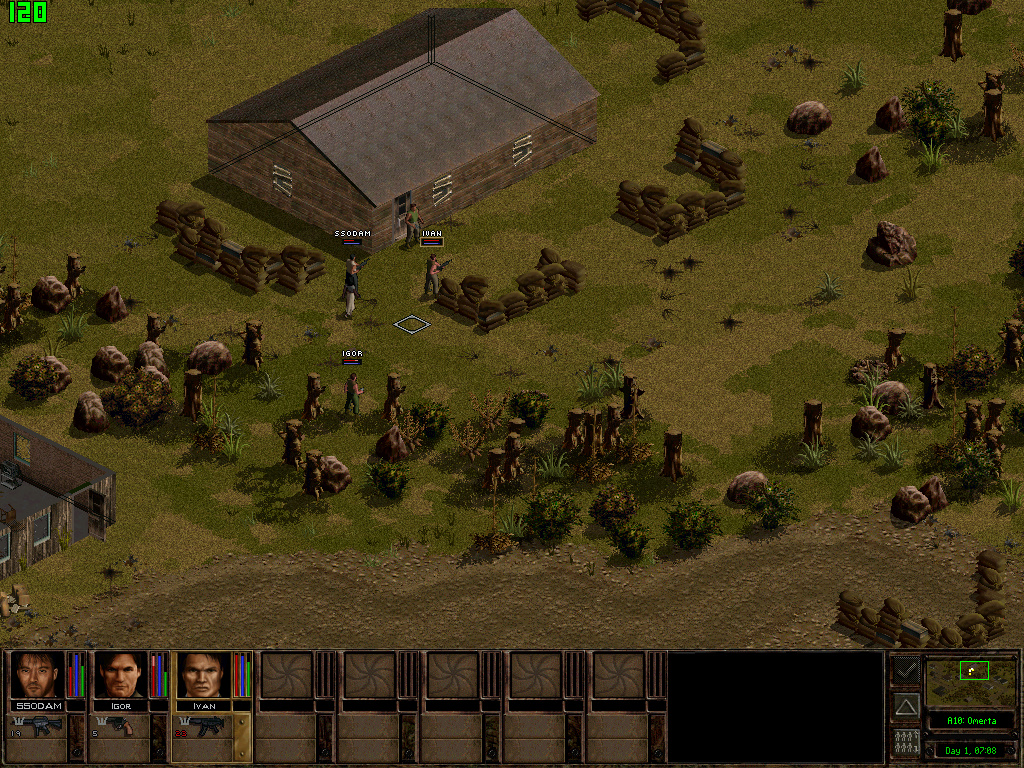Select SSODAM's portrait in the team panel
Image resolution: width=1024 pixels, height=768 pixels.
point(37,676)
